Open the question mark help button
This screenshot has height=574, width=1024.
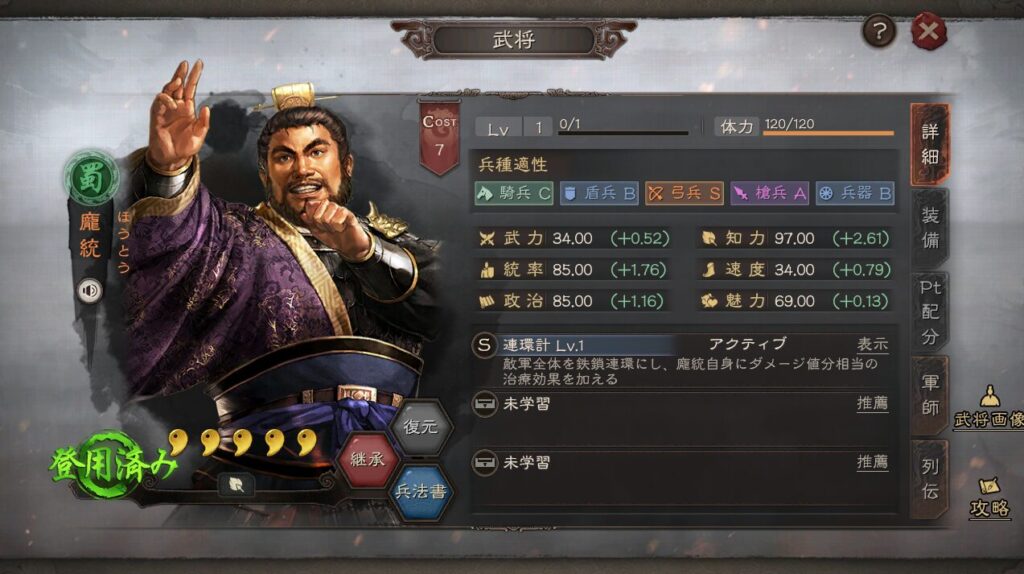pyautogui.click(x=879, y=32)
